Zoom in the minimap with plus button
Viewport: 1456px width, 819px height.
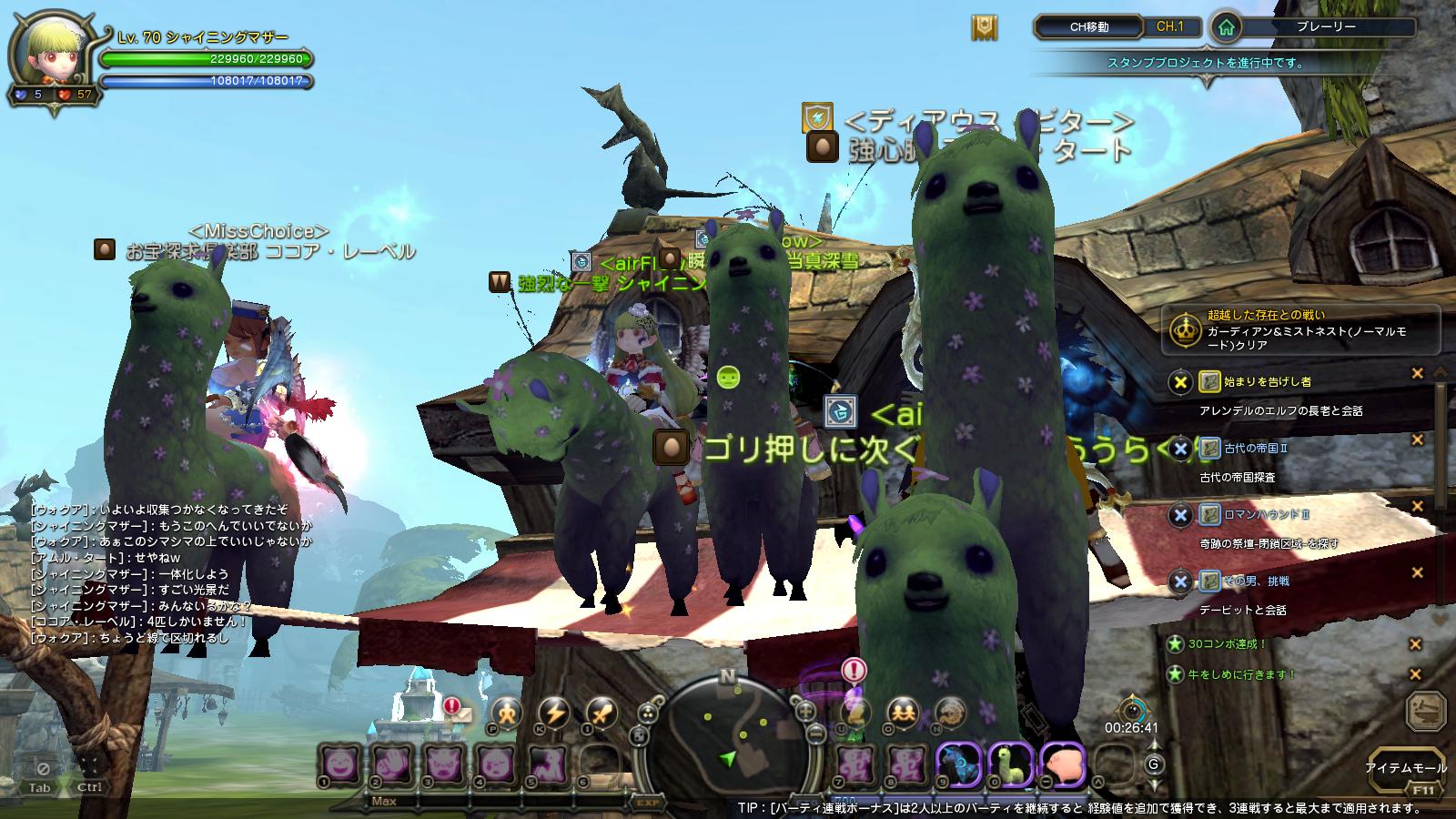[x=805, y=711]
